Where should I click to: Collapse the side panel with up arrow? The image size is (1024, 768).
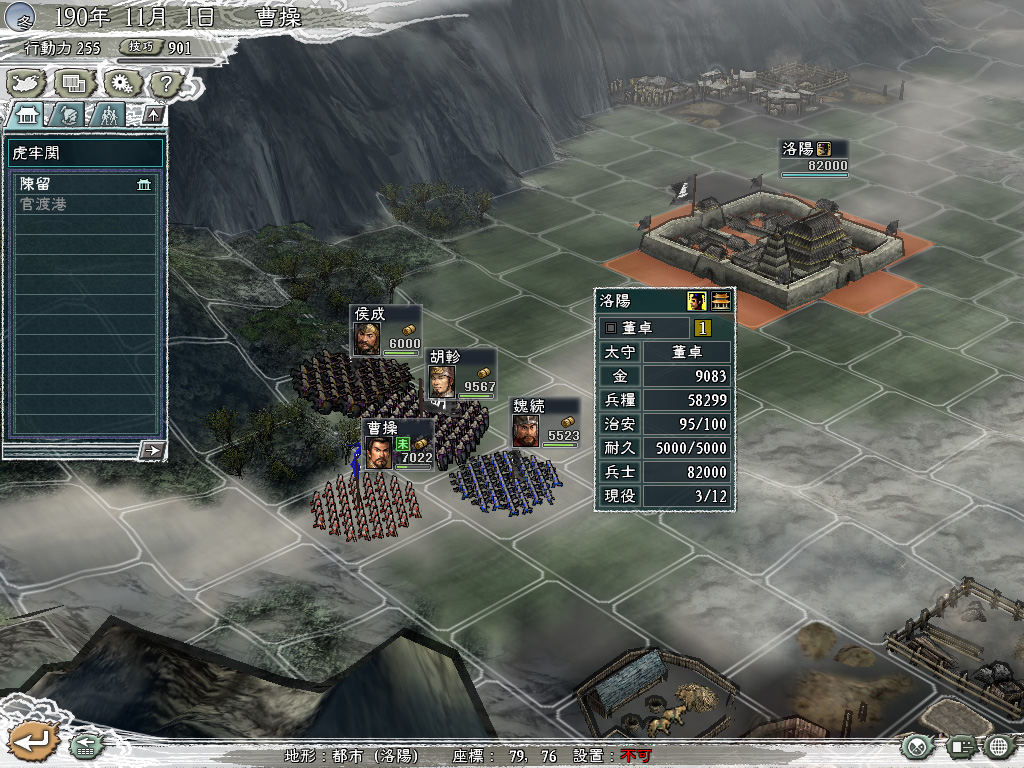point(152,114)
